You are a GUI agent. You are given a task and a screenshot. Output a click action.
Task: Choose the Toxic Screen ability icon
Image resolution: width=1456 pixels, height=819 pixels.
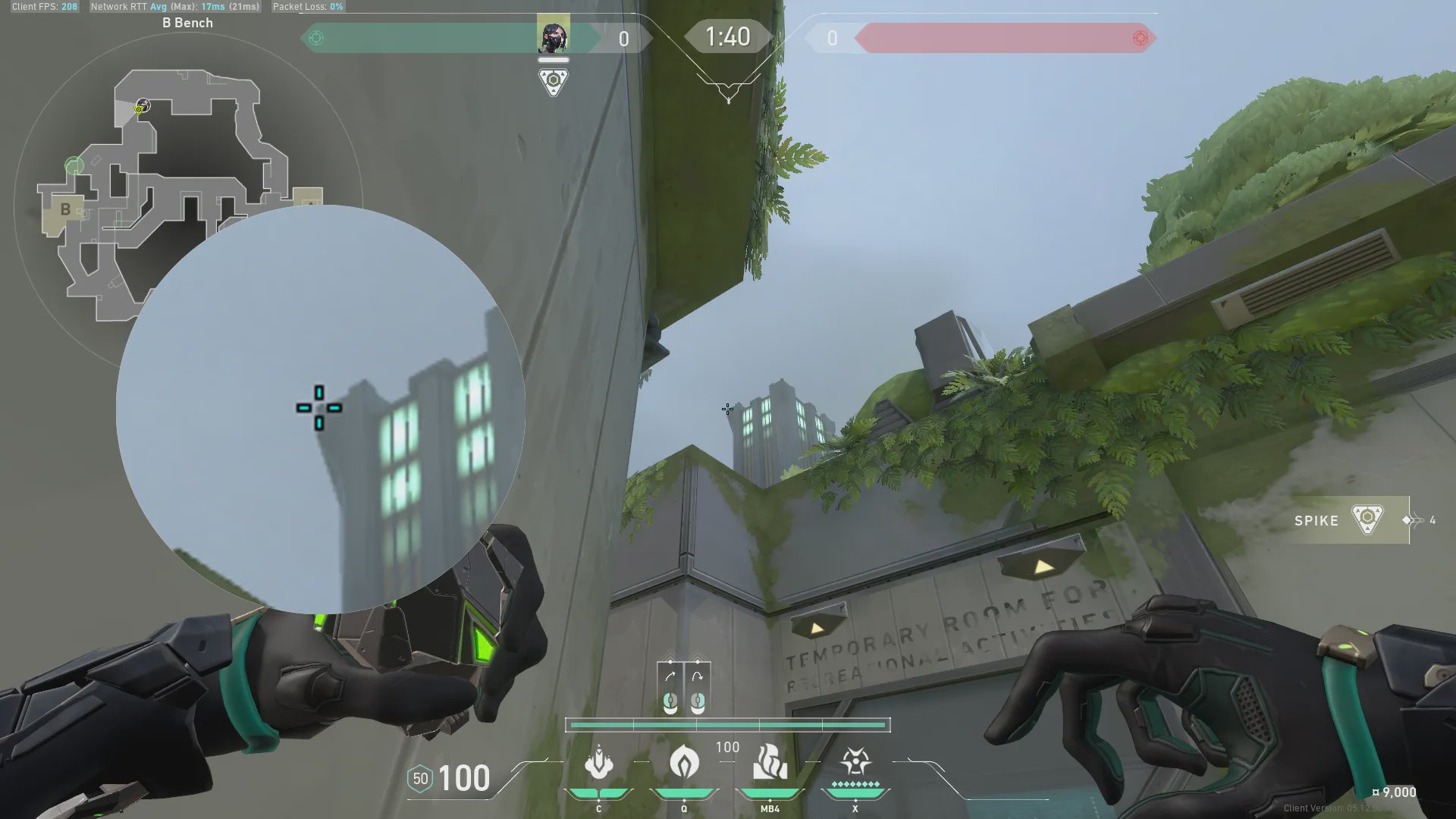click(x=770, y=763)
